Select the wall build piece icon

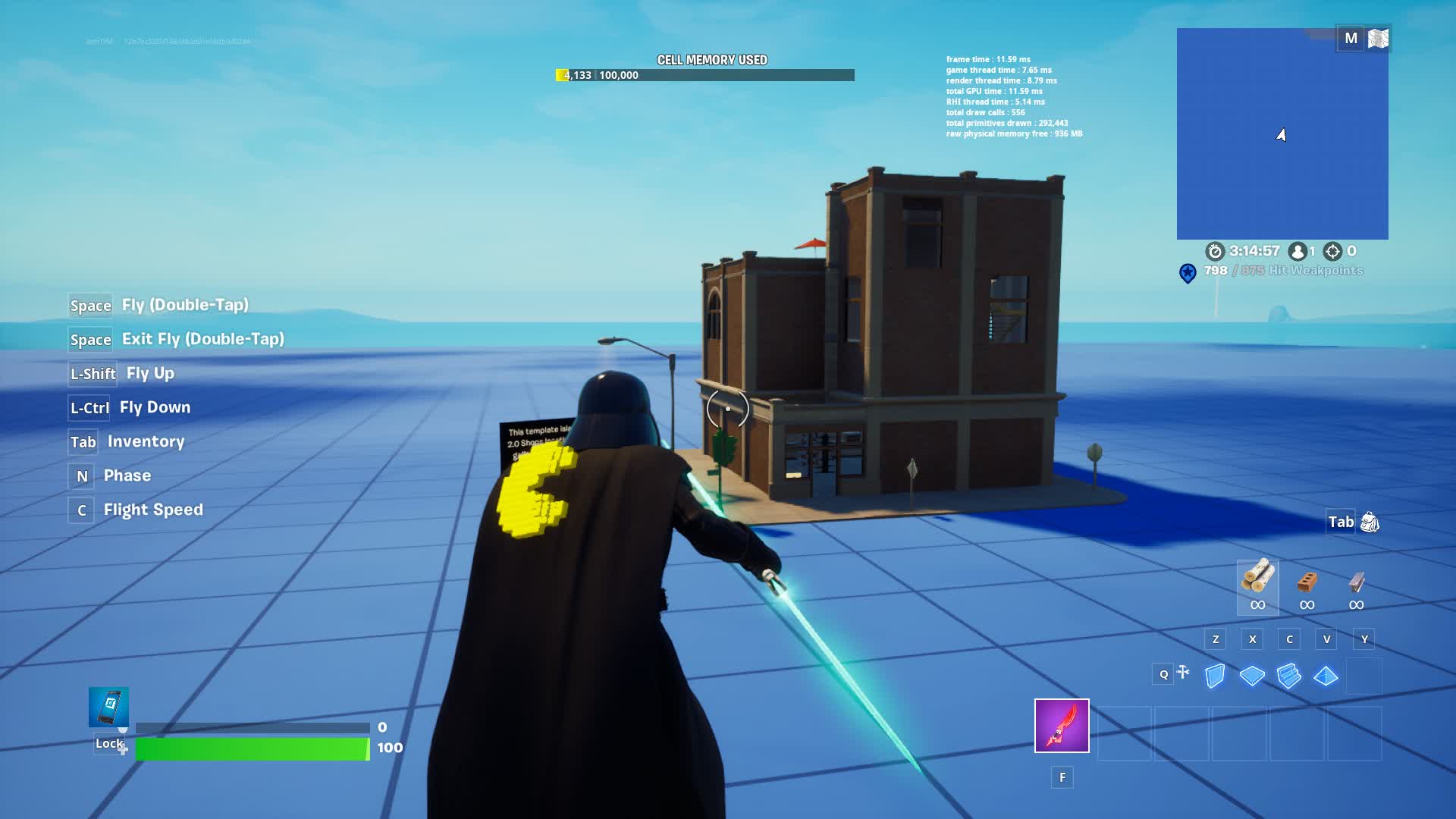click(x=1216, y=674)
